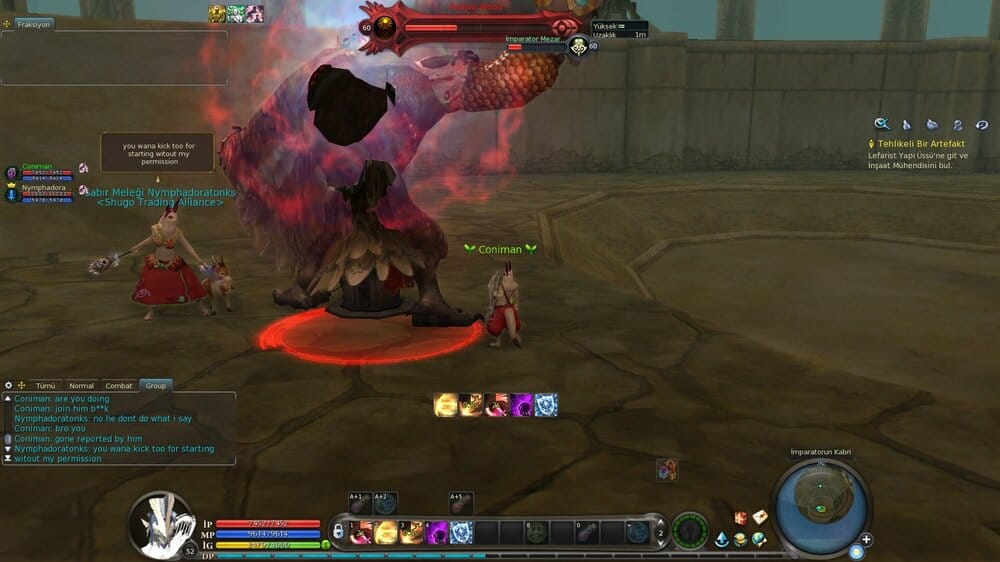
Task: Click the refresh arrow icon above quest tracker
Action: [982, 125]
